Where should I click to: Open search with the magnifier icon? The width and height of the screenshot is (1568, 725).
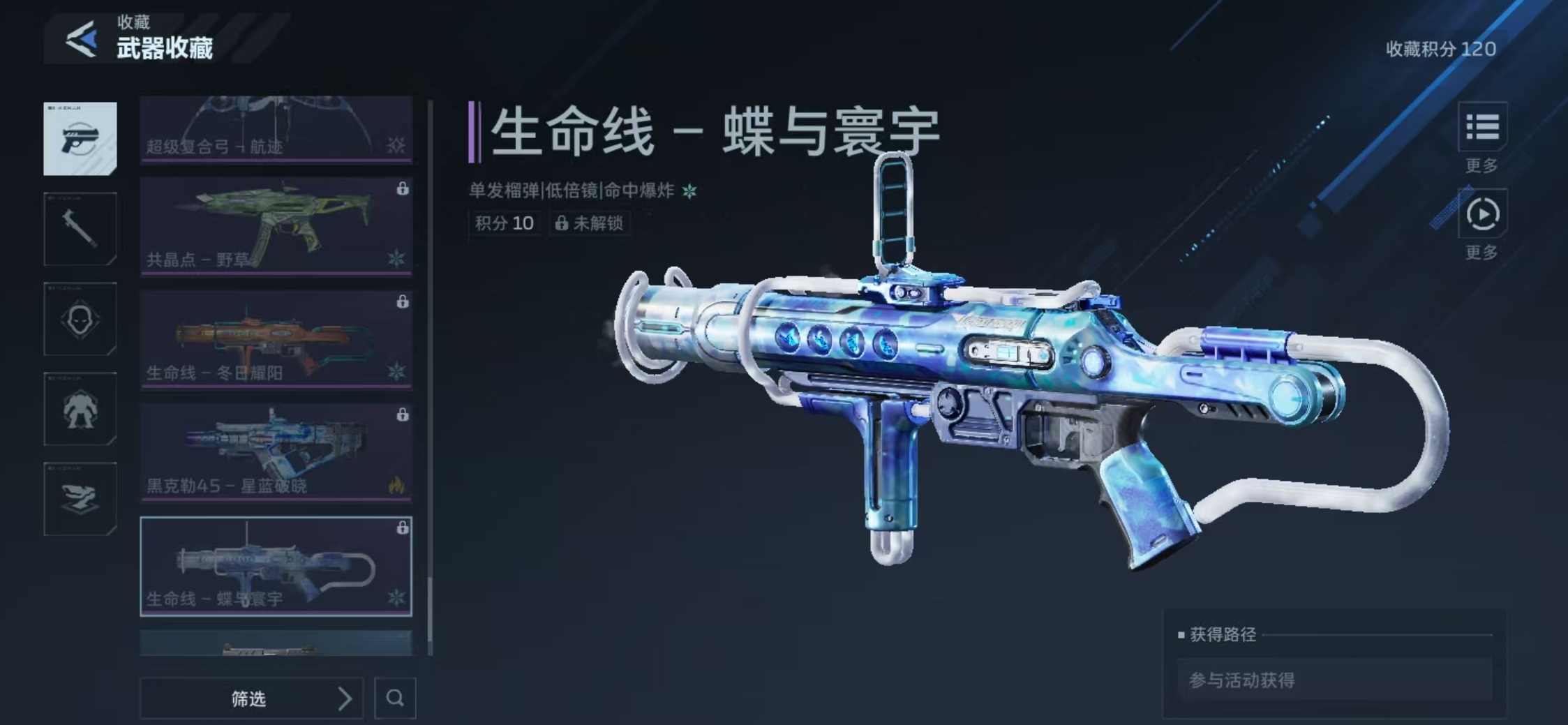[395, 698]
